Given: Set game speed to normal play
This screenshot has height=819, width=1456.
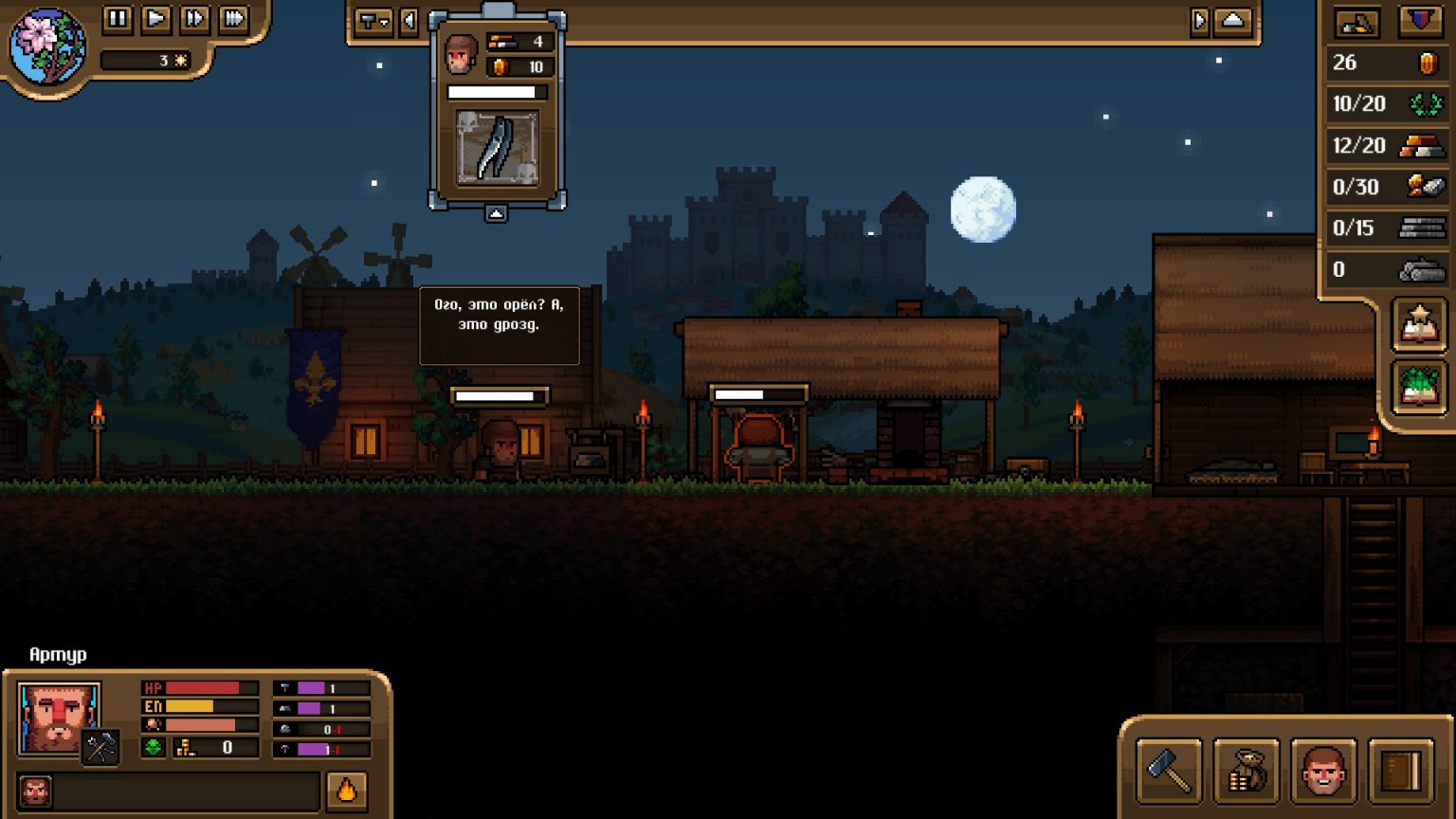Looking at the screenshot, I should pyautogui.click(x=156, y=19).
